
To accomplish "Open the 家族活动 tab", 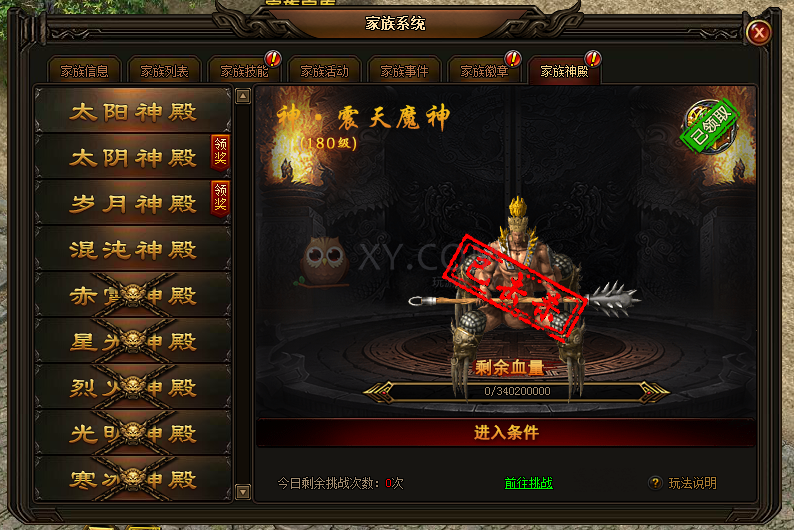I will point(324,71).
